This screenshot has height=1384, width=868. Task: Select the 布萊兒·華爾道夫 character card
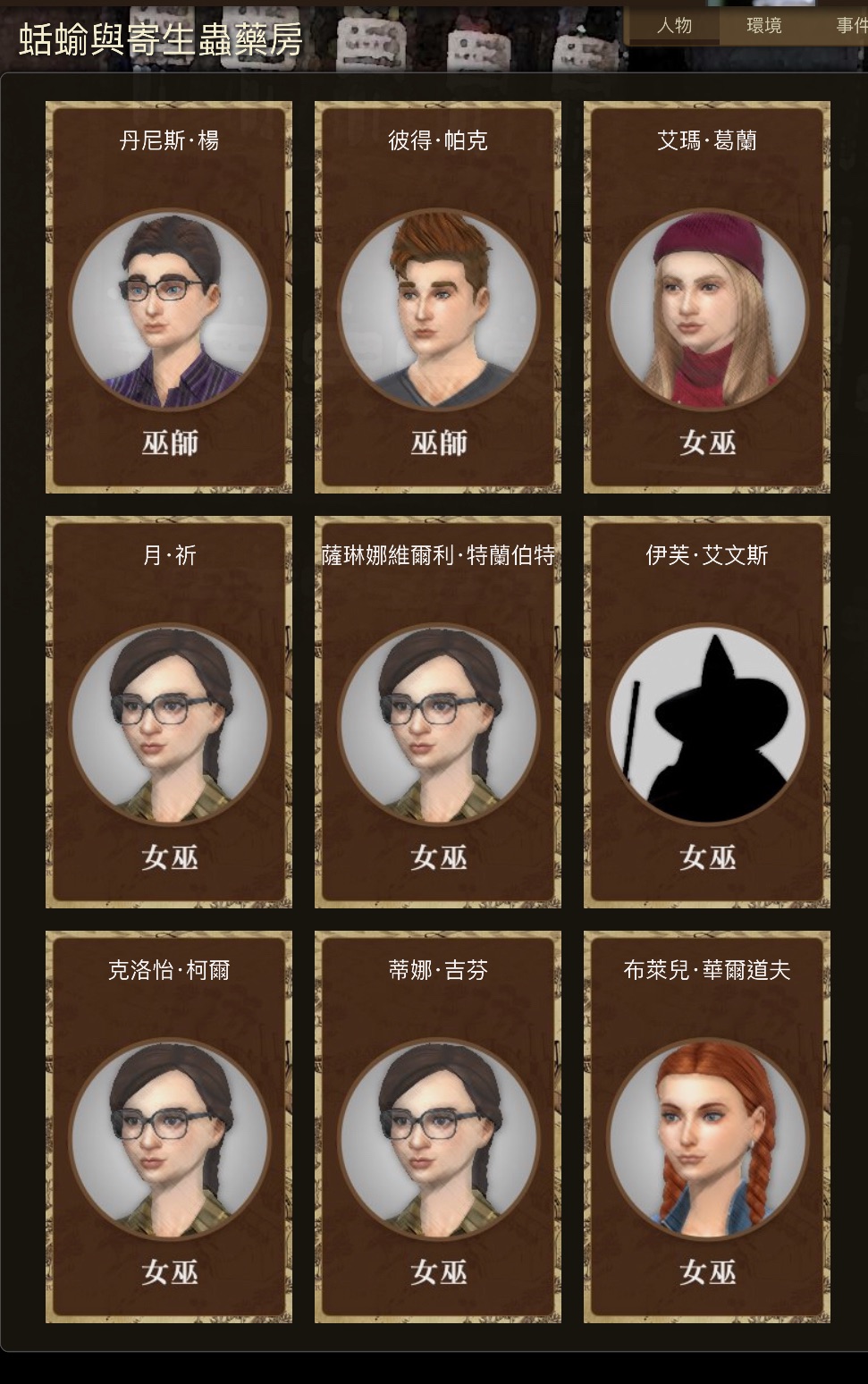click(x=707, y=1127)
